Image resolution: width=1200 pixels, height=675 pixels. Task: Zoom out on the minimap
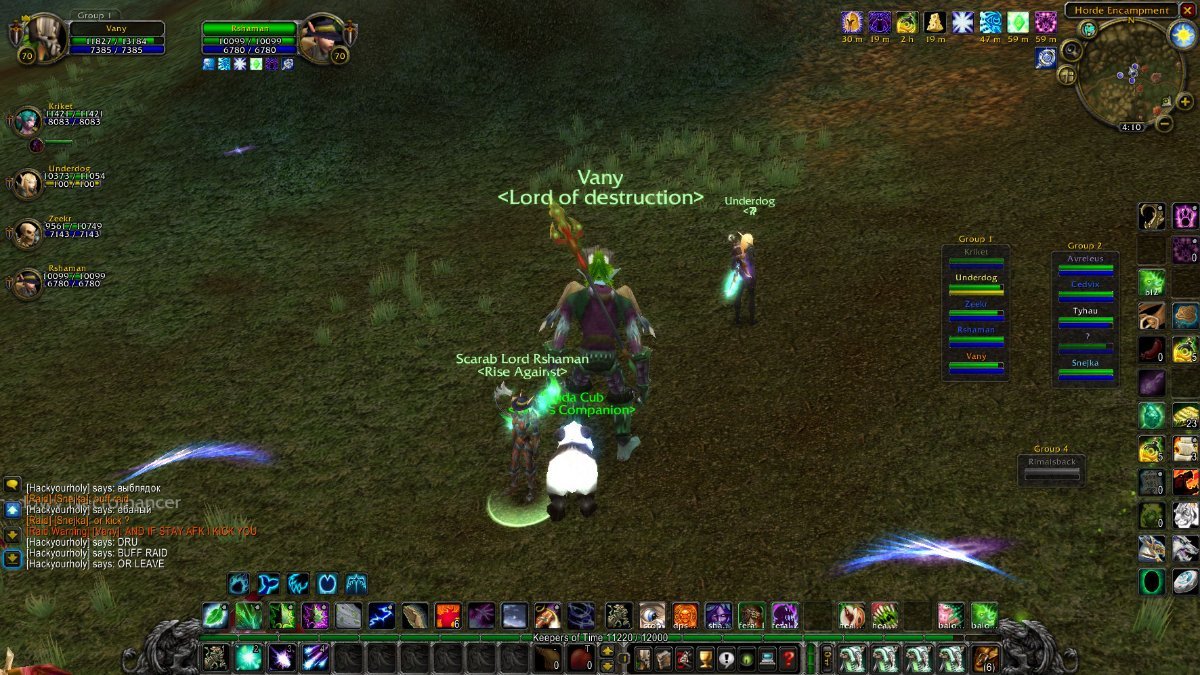[x=1165, y=124]
